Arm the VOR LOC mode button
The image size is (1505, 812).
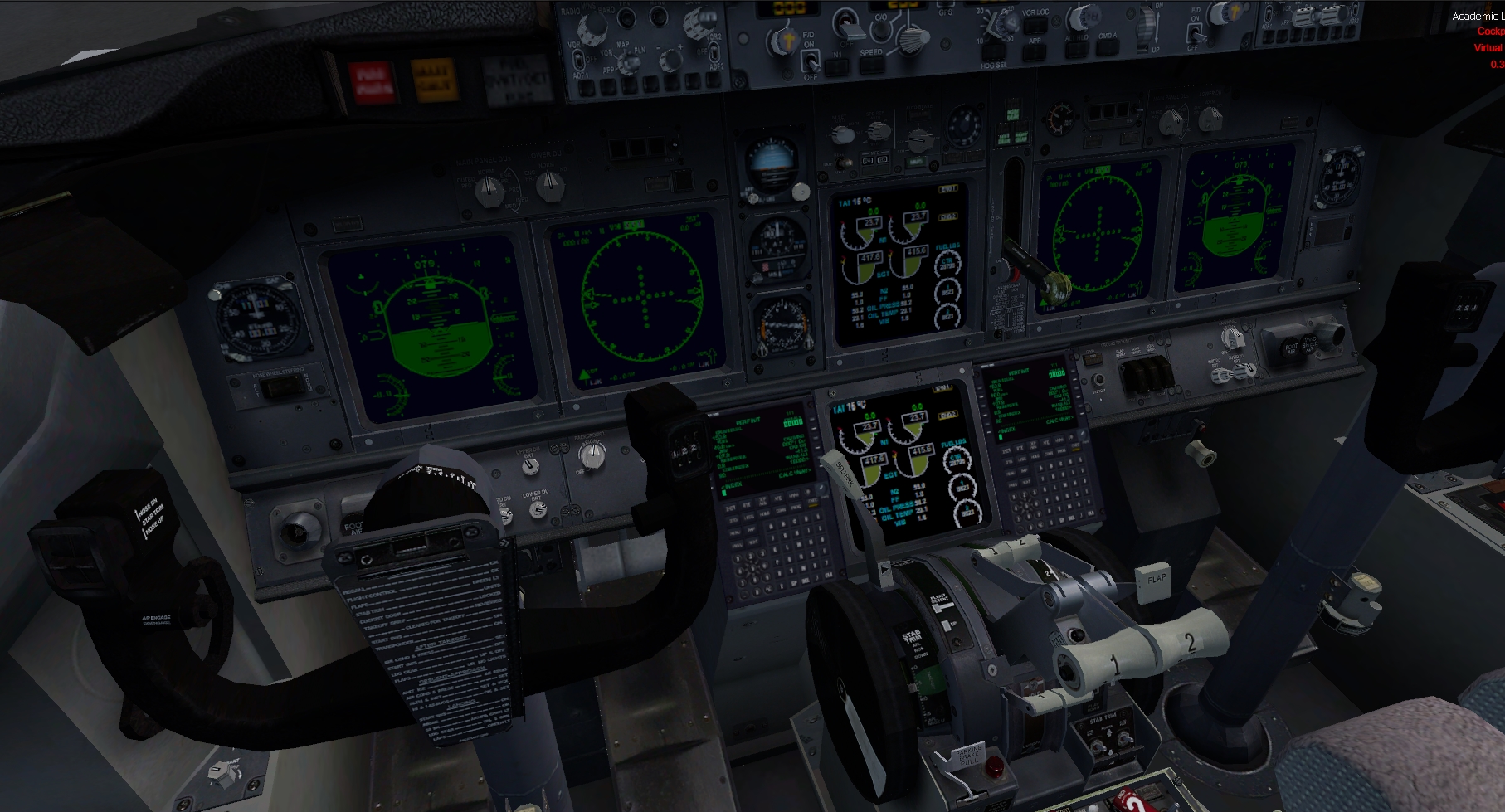(x=1035, y=27)
